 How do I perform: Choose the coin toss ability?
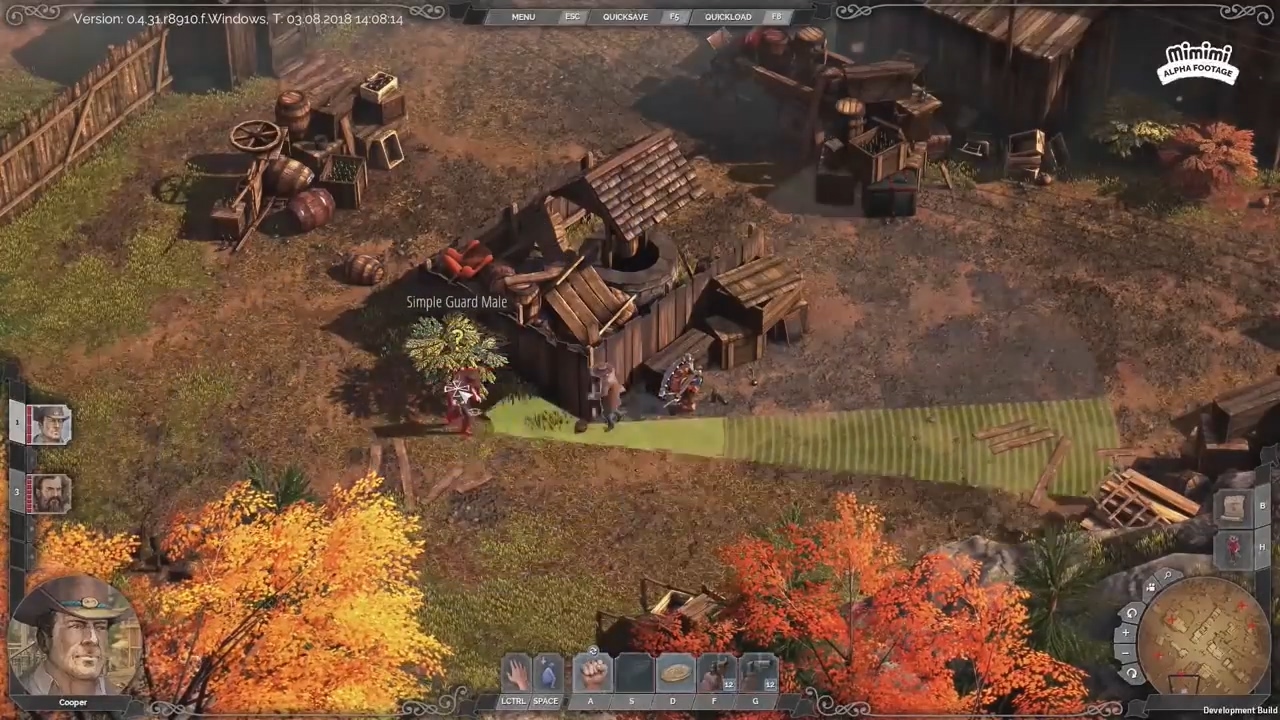[x=675, y=673]
